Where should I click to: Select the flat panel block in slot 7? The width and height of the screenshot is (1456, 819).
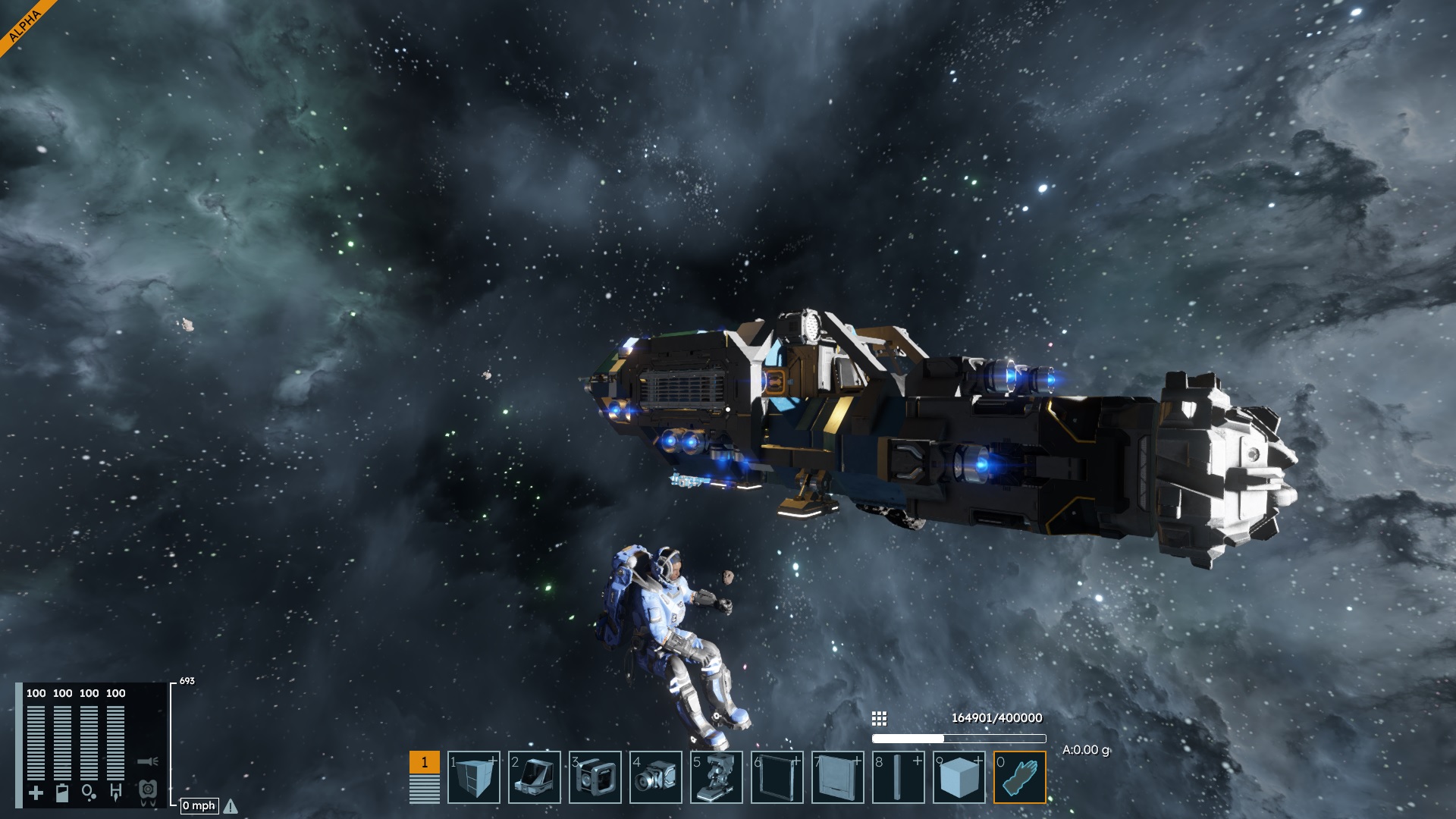[x=838, y=777]
